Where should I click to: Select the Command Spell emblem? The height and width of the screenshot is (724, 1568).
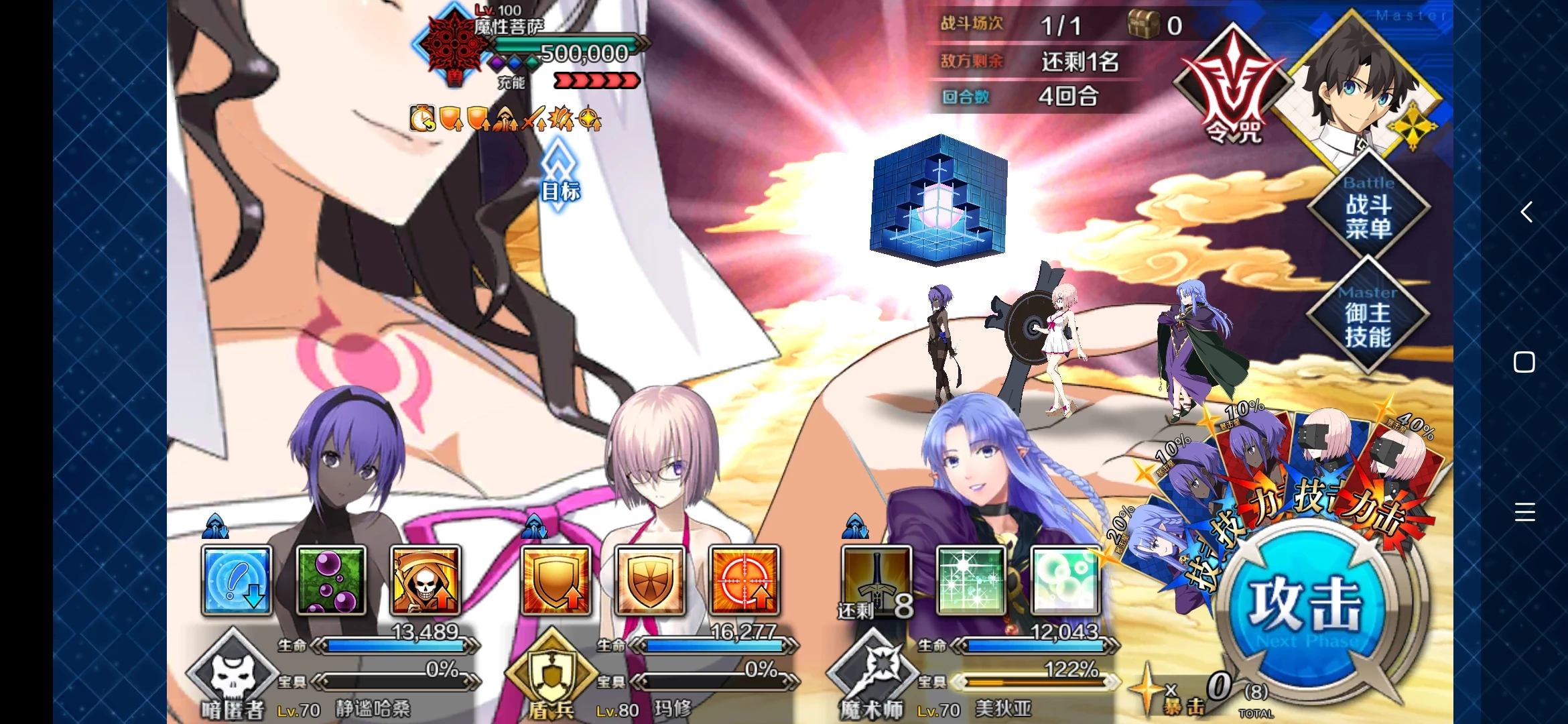1232,87
